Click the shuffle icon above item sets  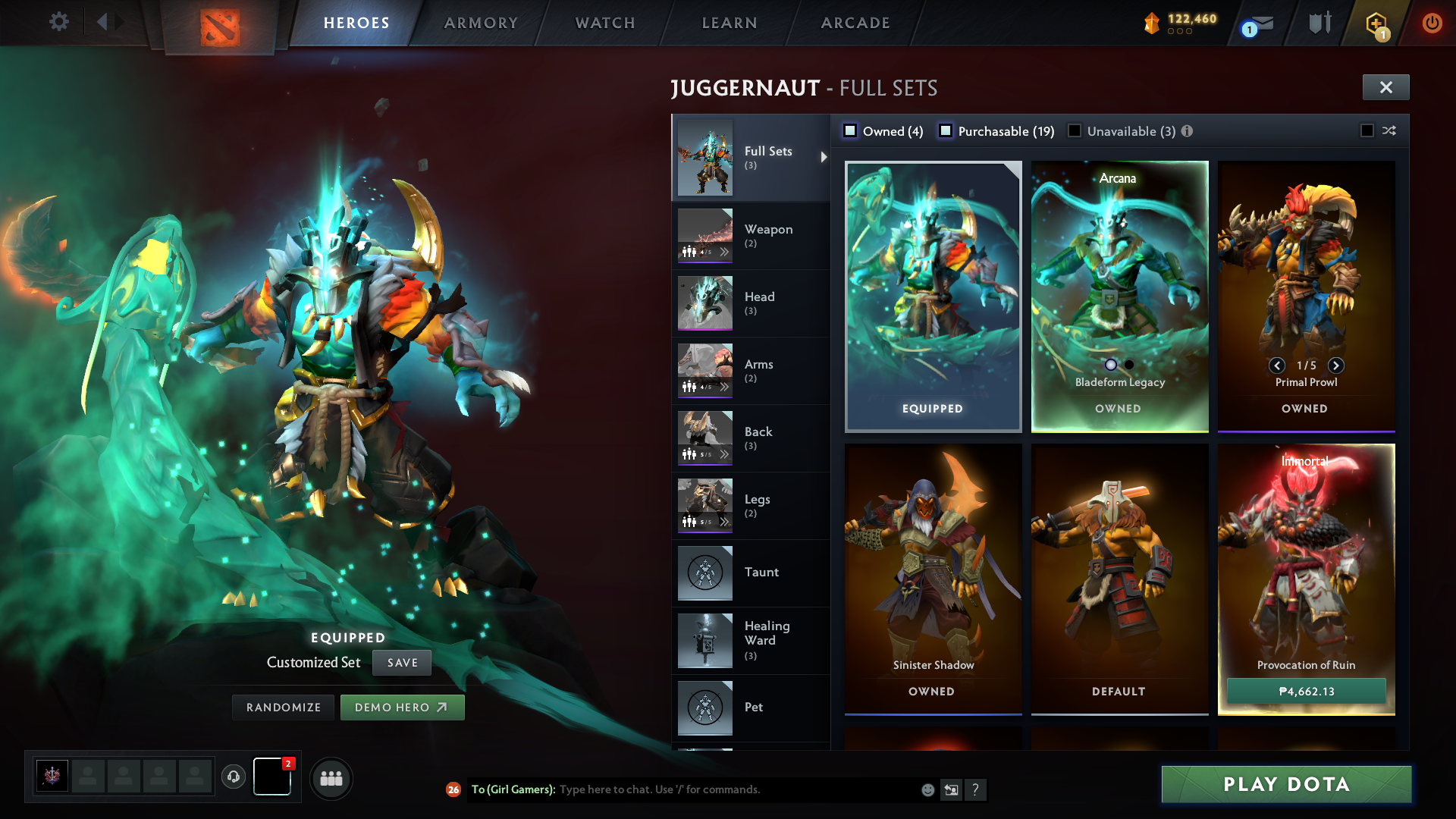pyautogui.click(x=1389, y=130)
